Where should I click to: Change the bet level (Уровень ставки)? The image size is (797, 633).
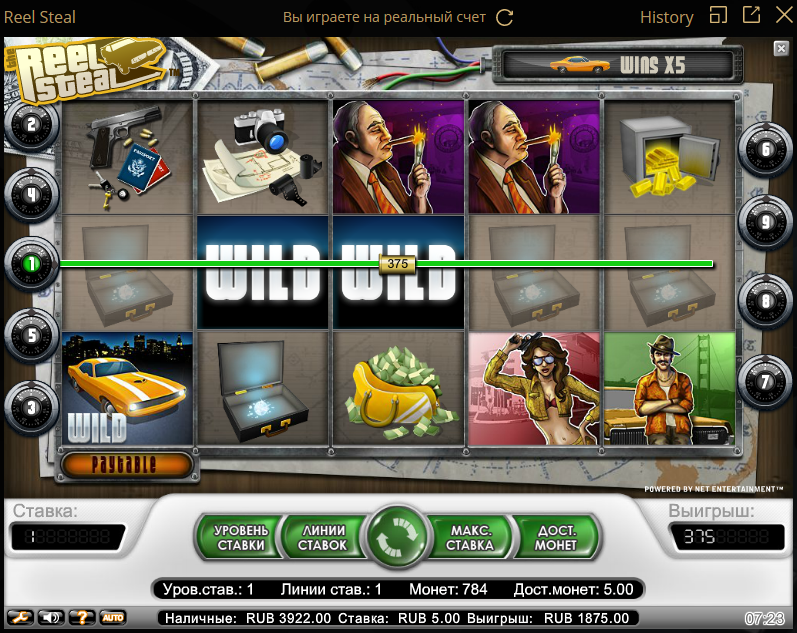[240, 537]
